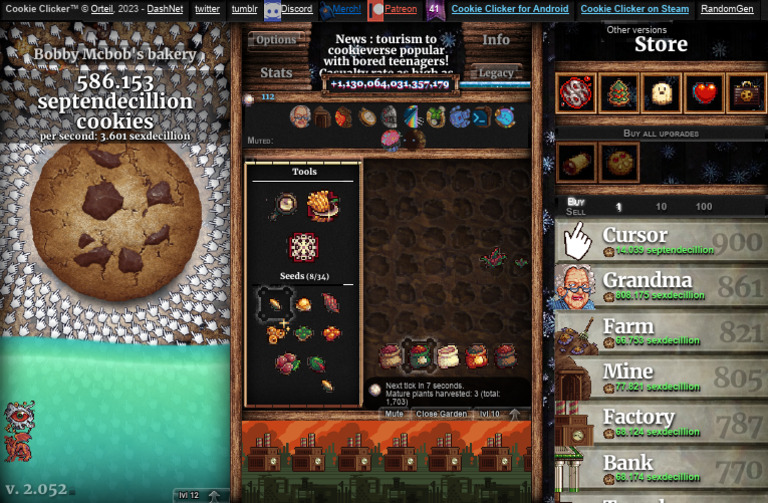Select the red heart upgrade icon
Image resolution: width=768 pixels, height=503 pixels.
tap(705, 93)
